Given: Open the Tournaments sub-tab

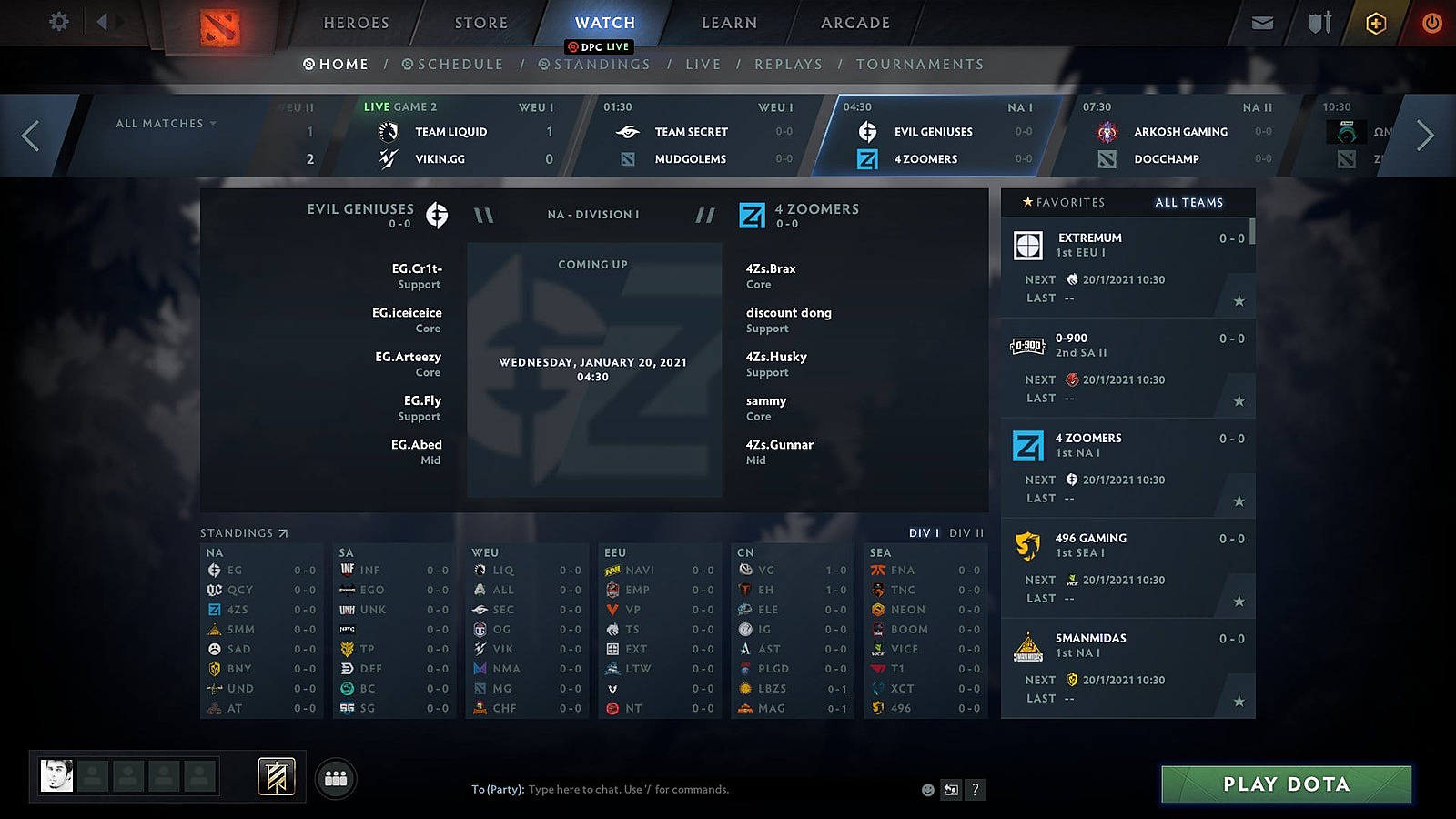Looking at the screenshot, I should coord(919,65).
